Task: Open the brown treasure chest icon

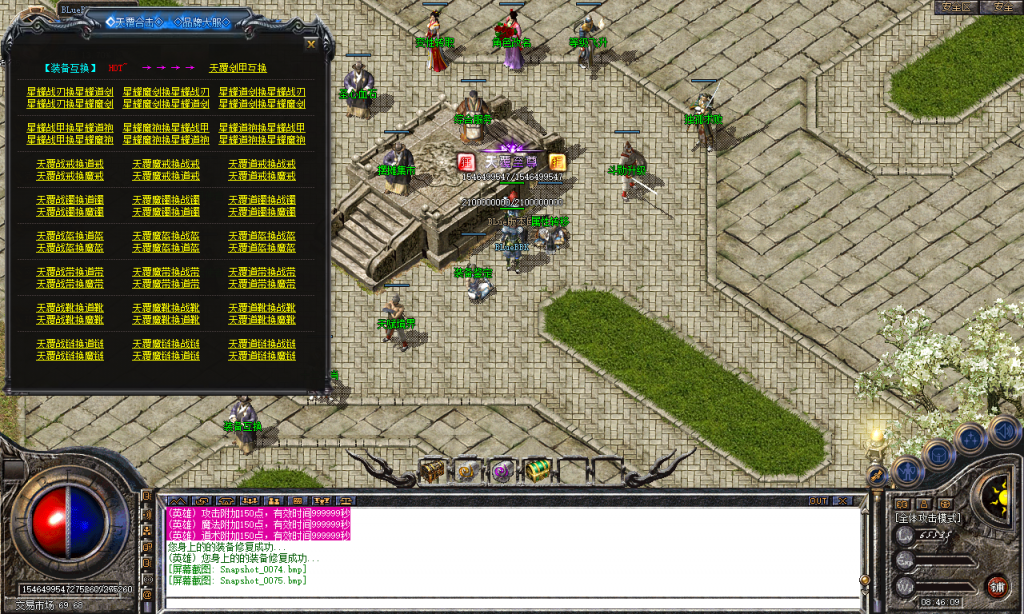Action: pos(432,470)
